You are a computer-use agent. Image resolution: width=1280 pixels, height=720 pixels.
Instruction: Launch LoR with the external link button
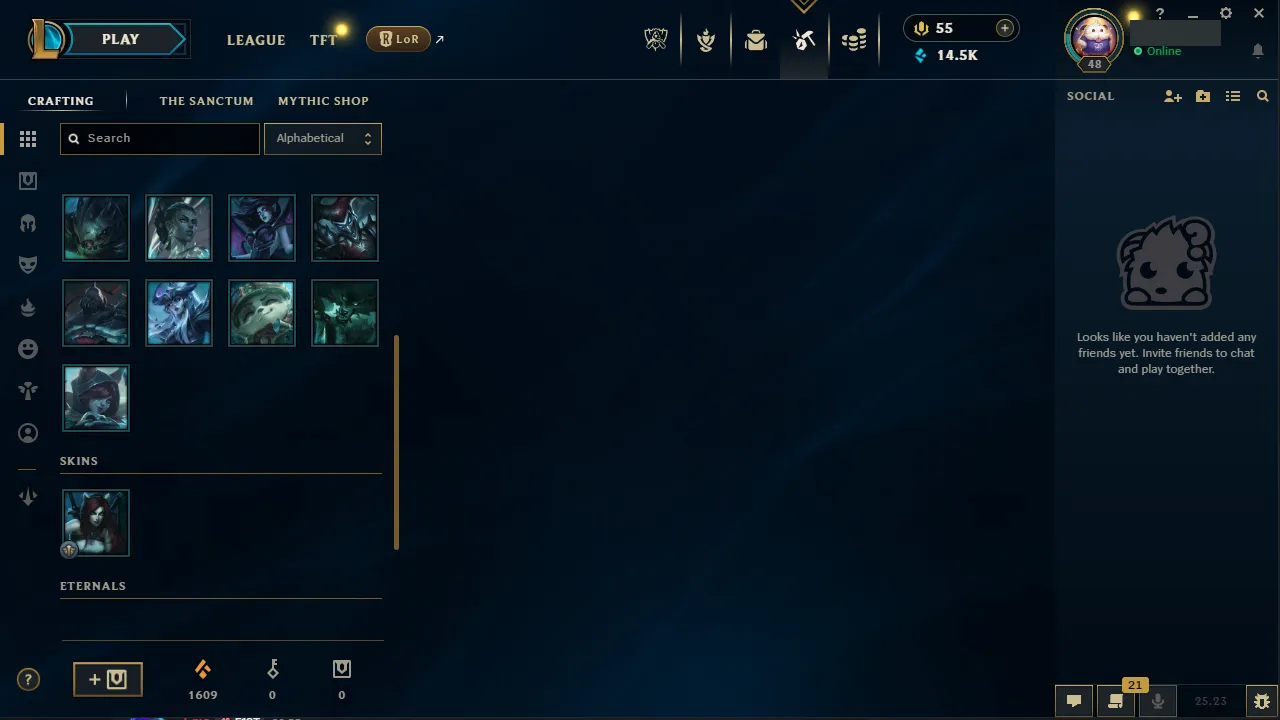click(x=438, y=38)
